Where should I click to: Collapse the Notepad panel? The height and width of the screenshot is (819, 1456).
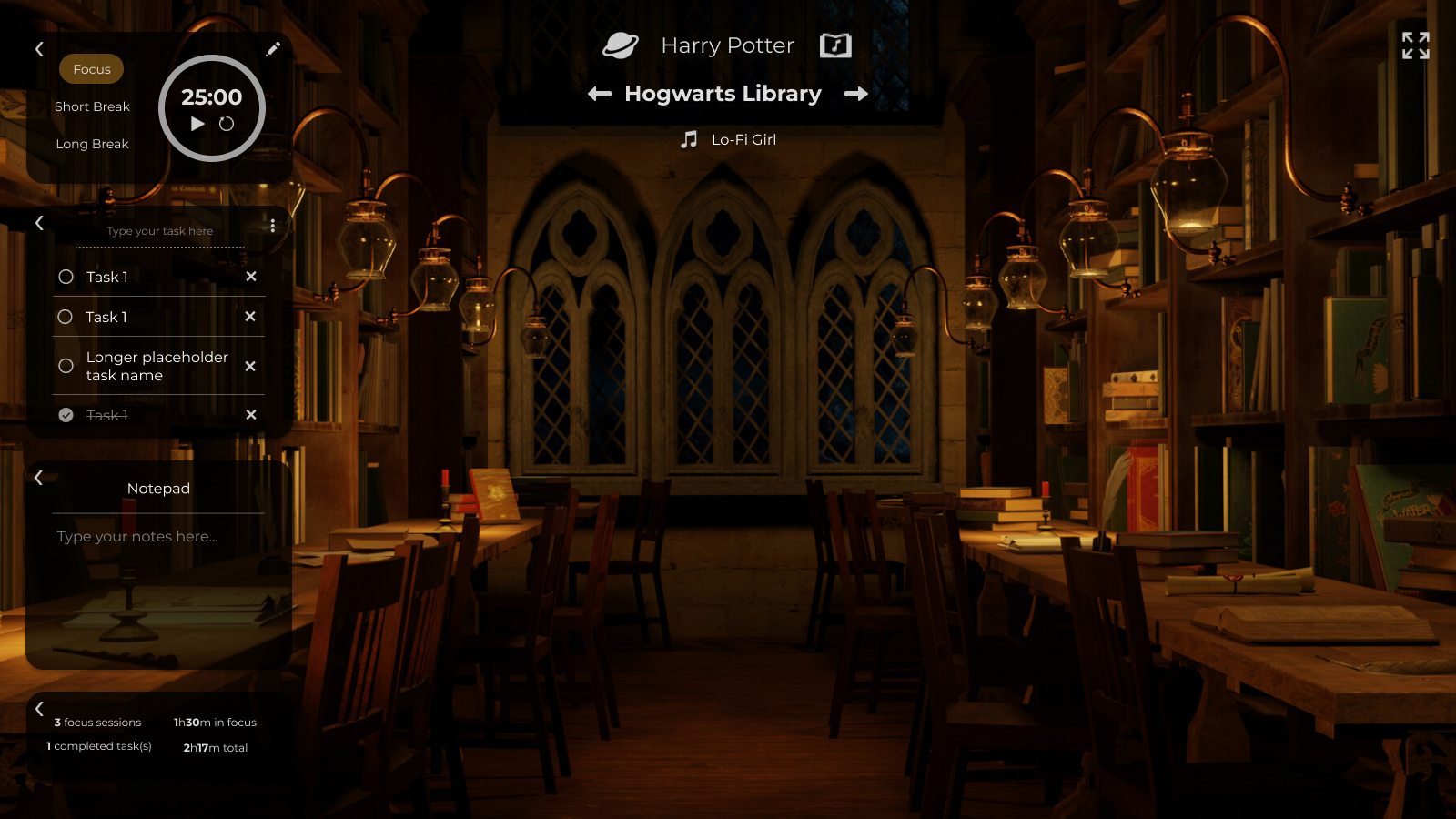click(39, 477)
